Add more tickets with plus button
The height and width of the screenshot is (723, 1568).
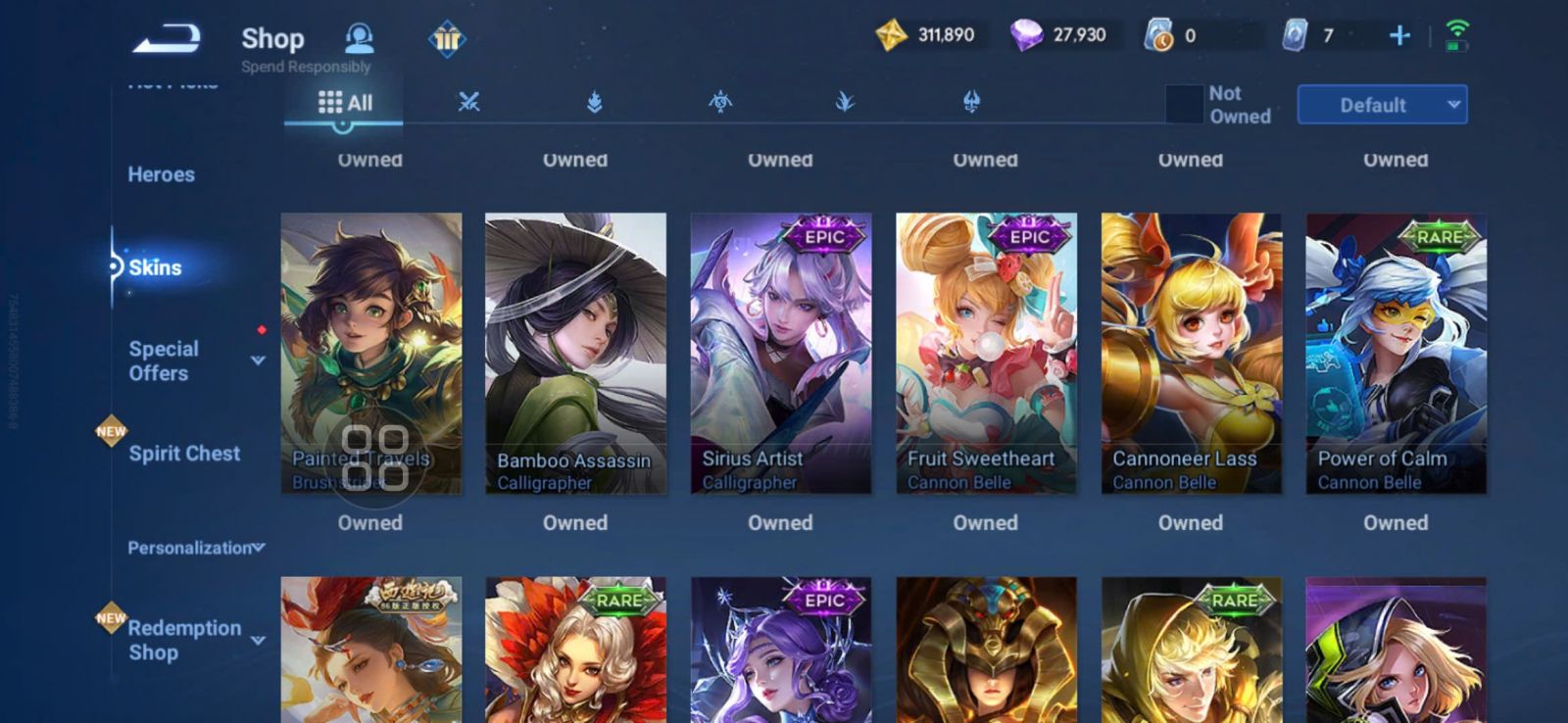[1399, 36]
